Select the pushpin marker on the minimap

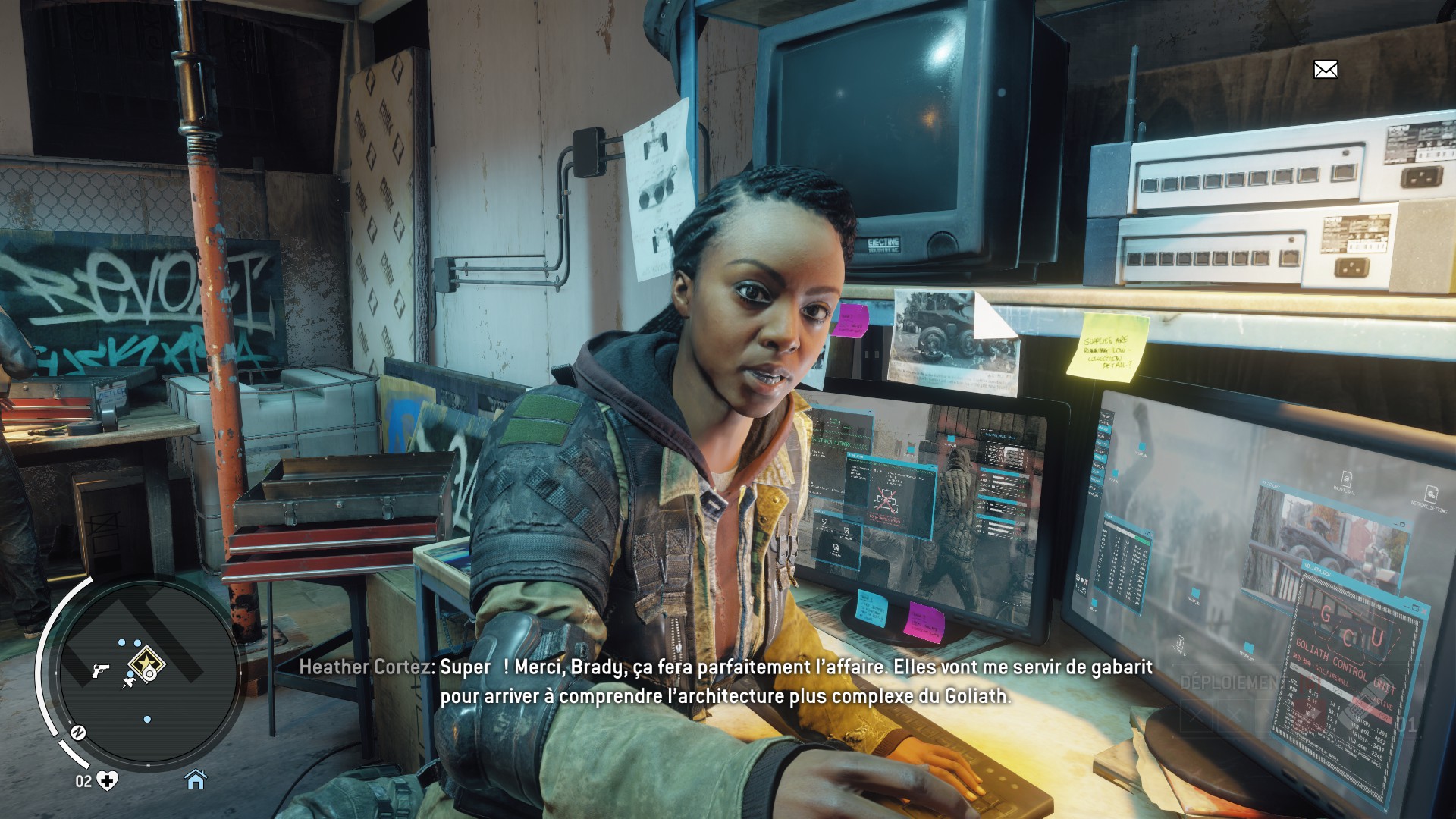[x=128, y=682]
